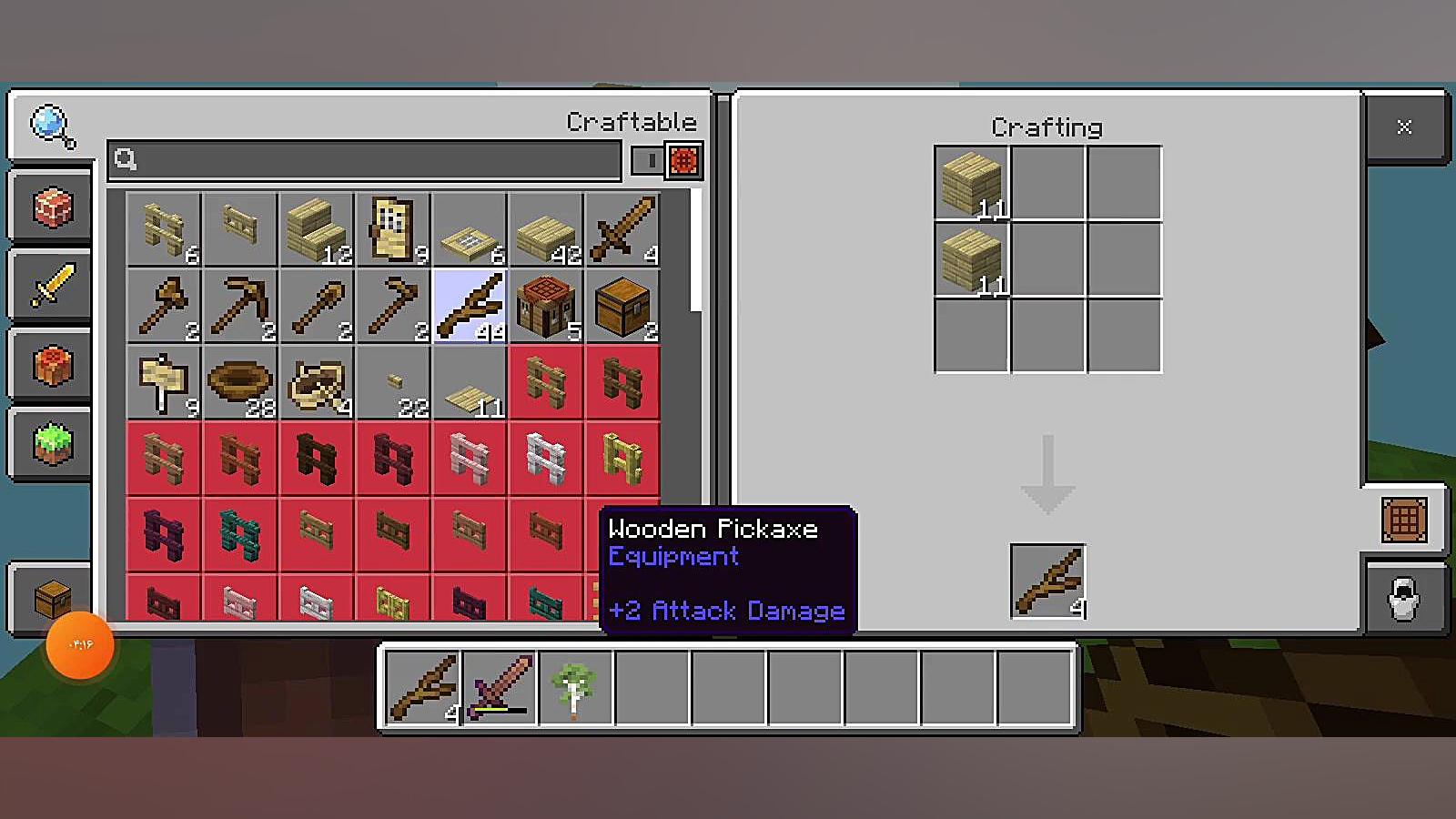Select the sword in the hotbar
The width and height of the screenshot is (1456, 819).
point(500,687)
